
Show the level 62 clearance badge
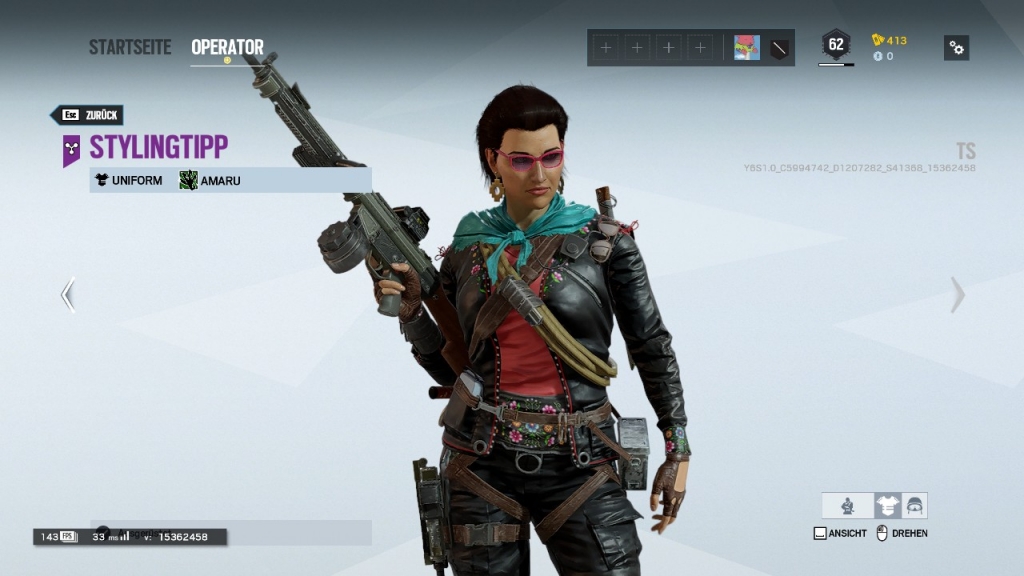point(836,45)
